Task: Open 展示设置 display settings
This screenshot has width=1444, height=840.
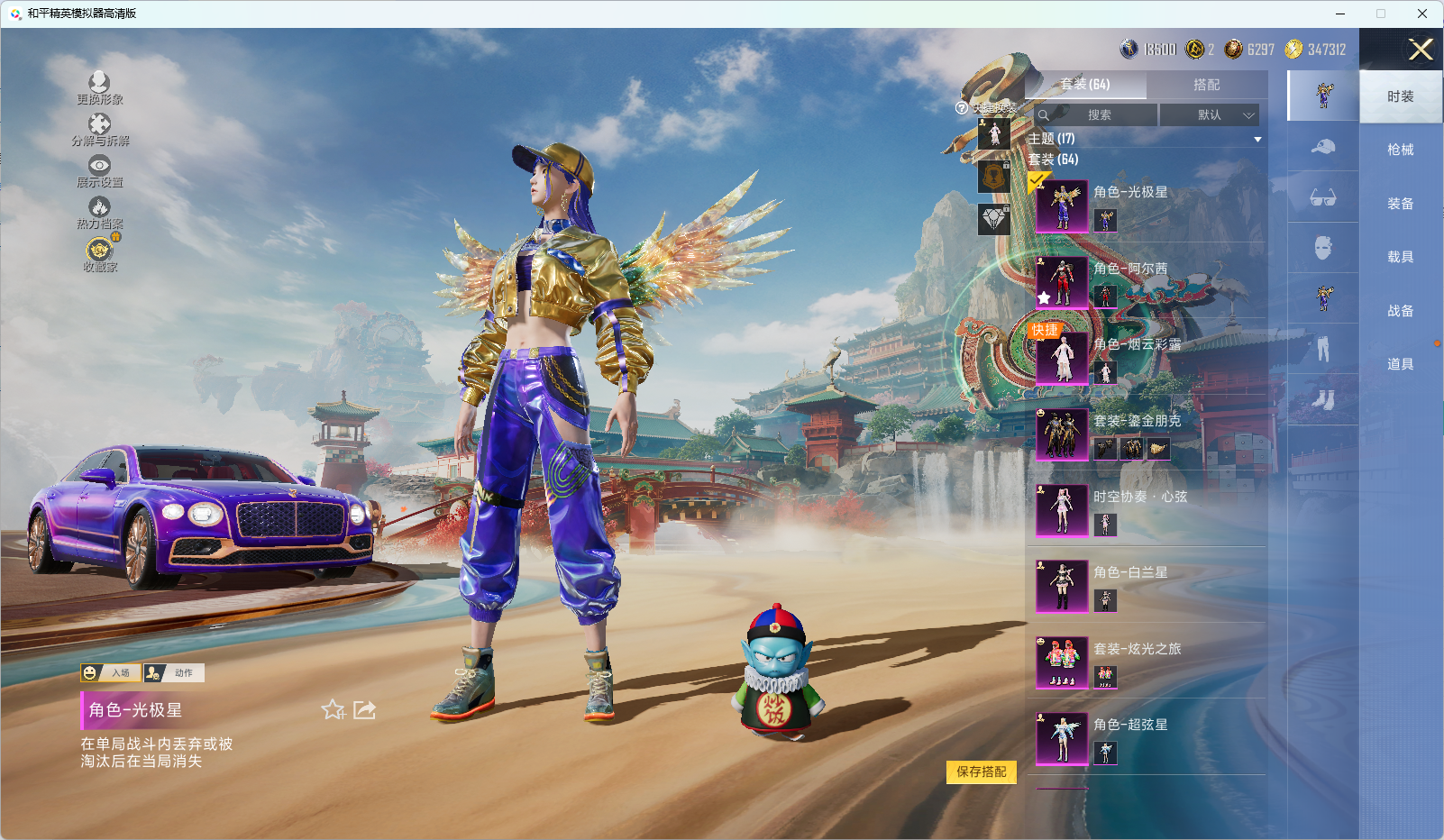Action: pyautogui.click(x=99, y=170)
